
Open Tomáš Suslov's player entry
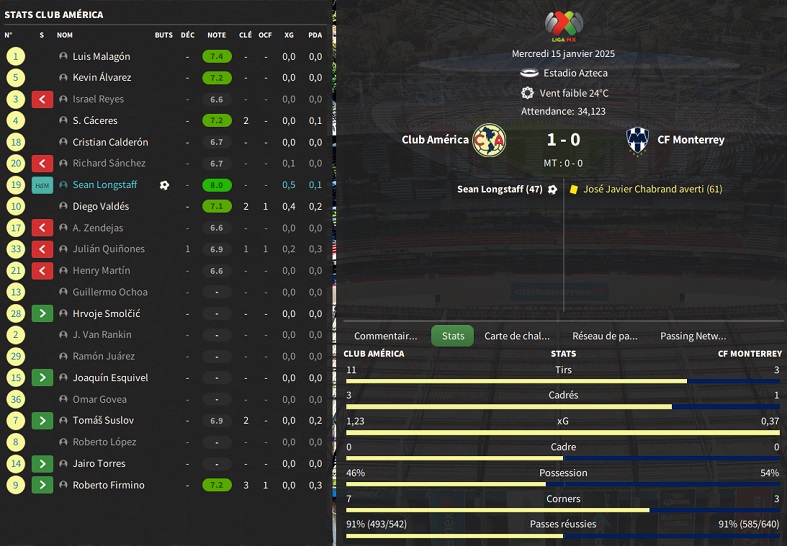103,421
